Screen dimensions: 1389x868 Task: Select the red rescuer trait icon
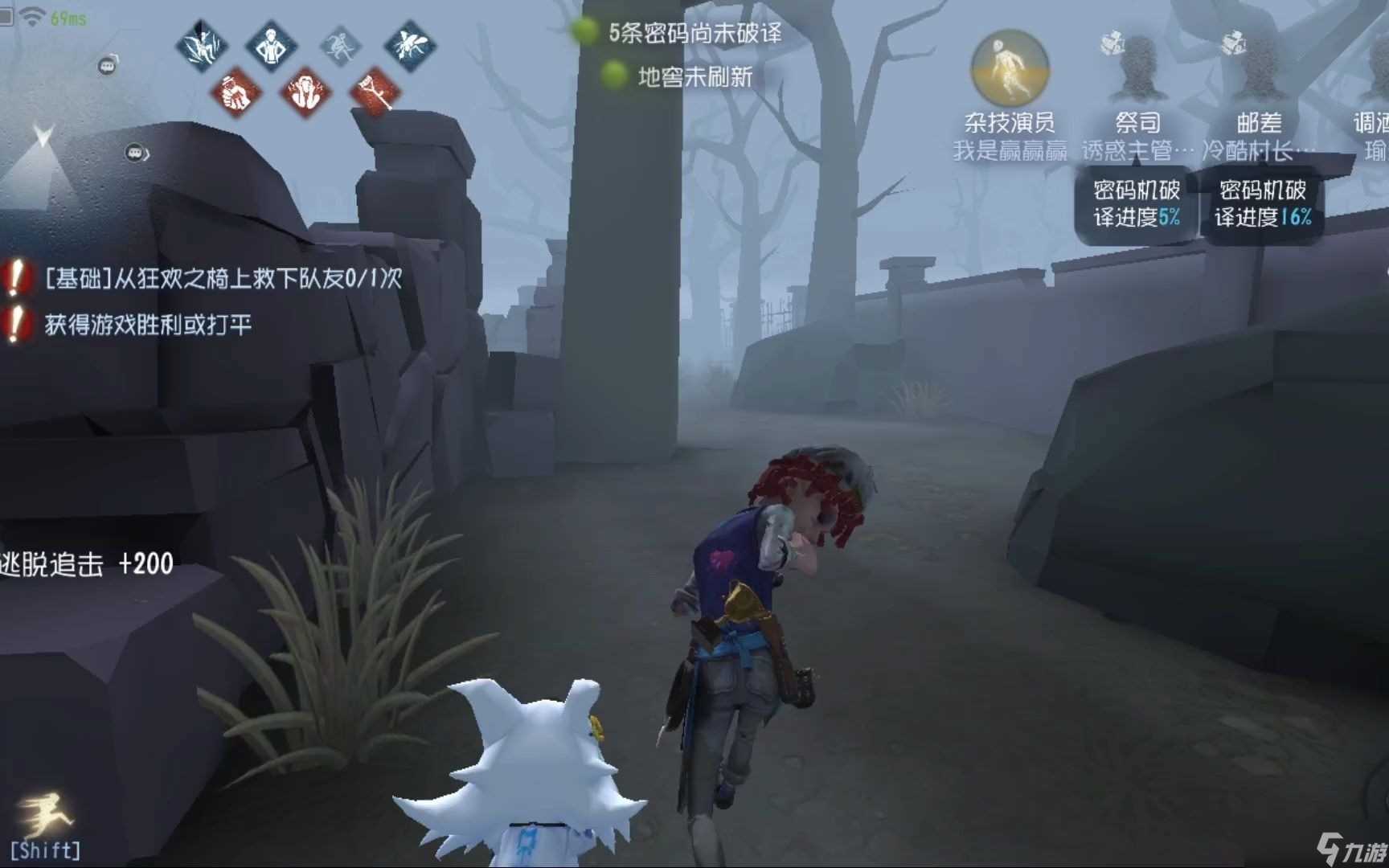236,89
